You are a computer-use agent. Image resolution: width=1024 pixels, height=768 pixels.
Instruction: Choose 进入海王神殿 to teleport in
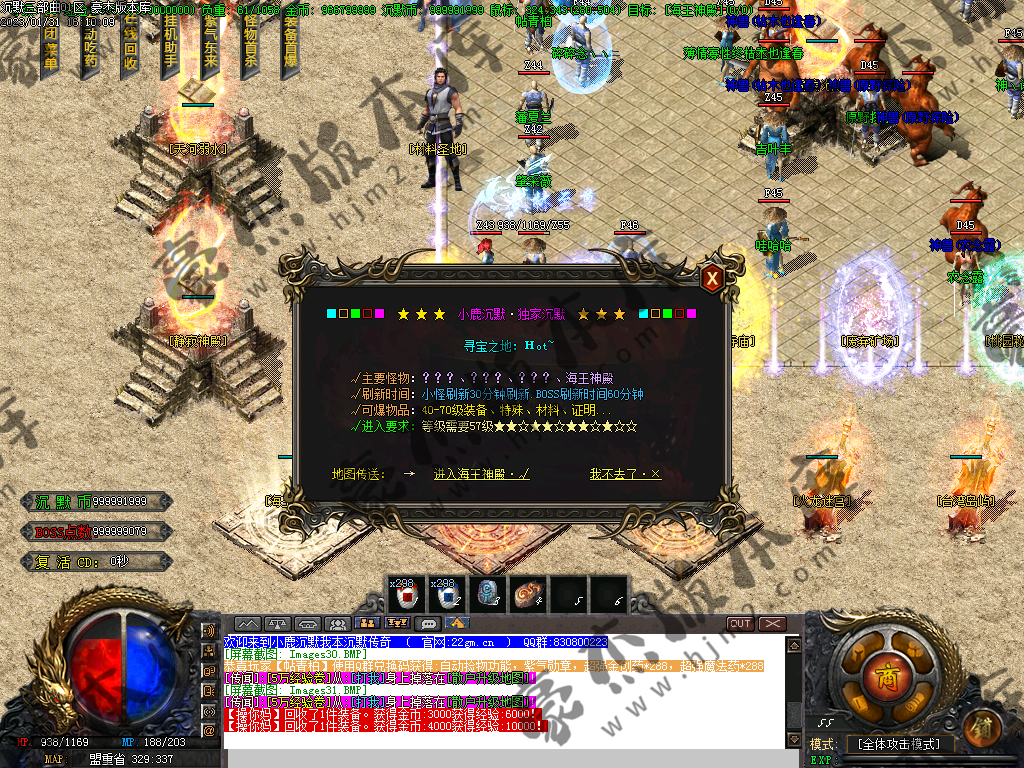pos(481,474)
